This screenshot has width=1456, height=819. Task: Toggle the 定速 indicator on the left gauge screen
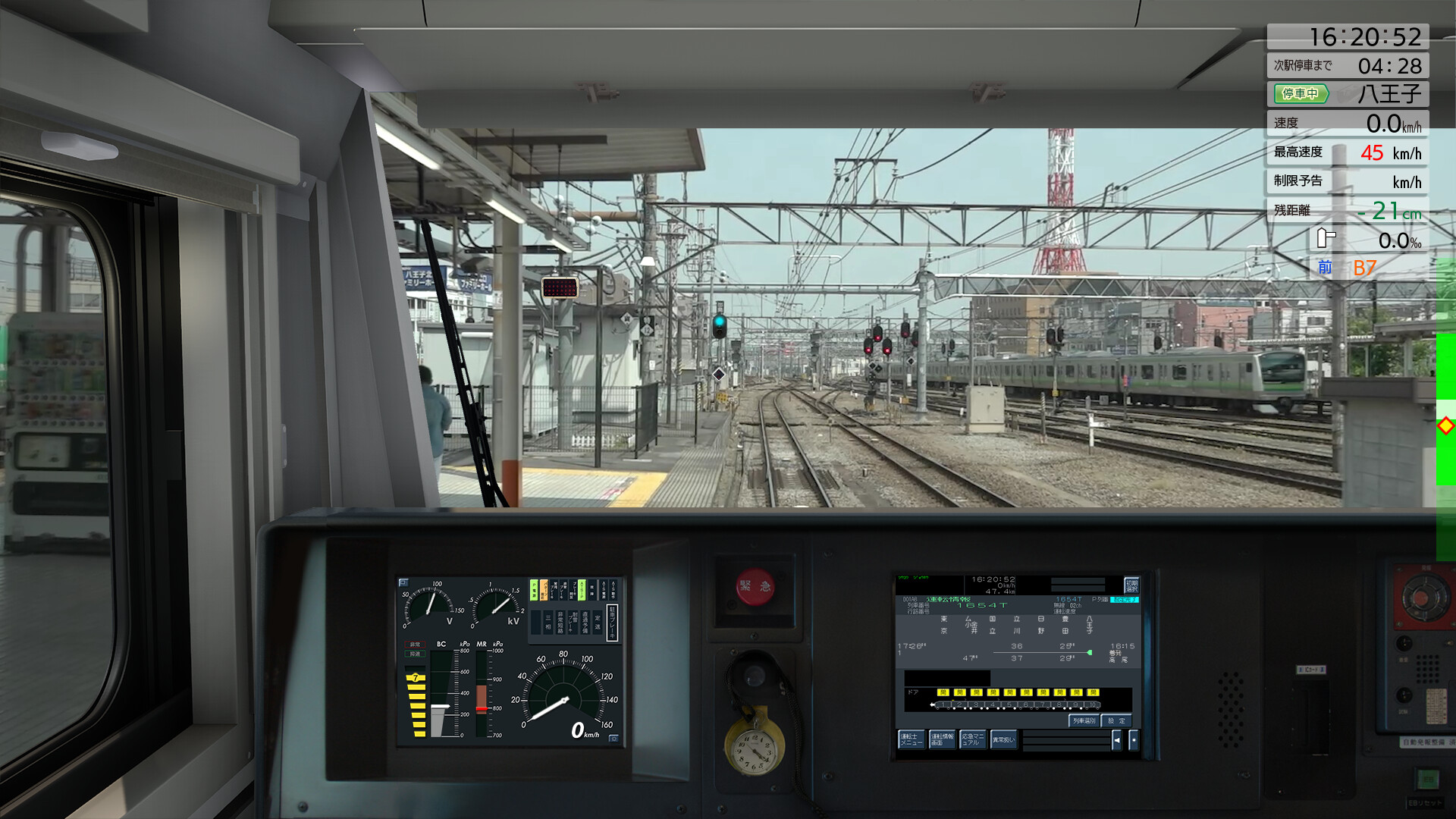(x=596, y=623)
